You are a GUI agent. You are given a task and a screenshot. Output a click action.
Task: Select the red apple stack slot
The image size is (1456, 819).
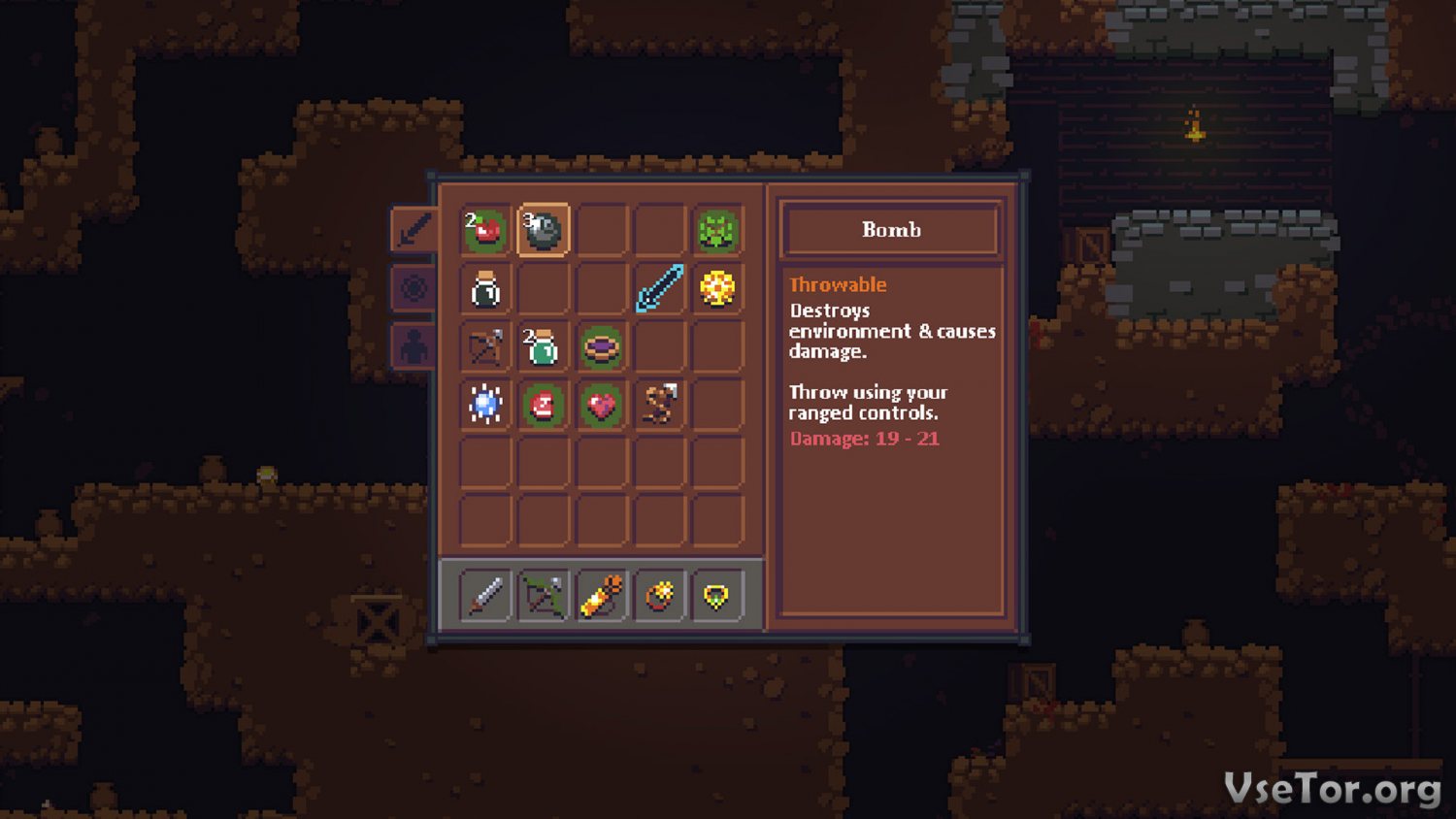point(485,230)
